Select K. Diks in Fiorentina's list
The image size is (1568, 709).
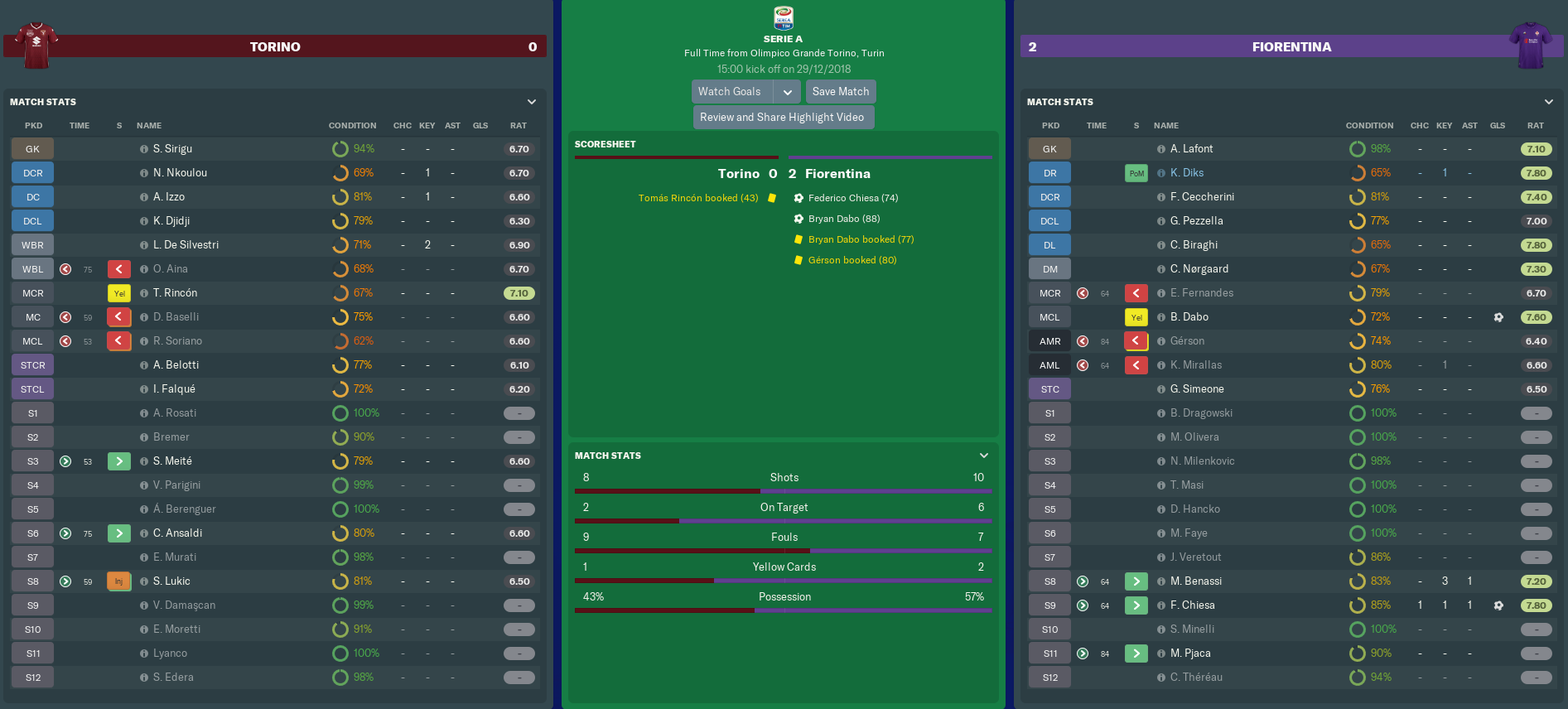pos(1187,173)
